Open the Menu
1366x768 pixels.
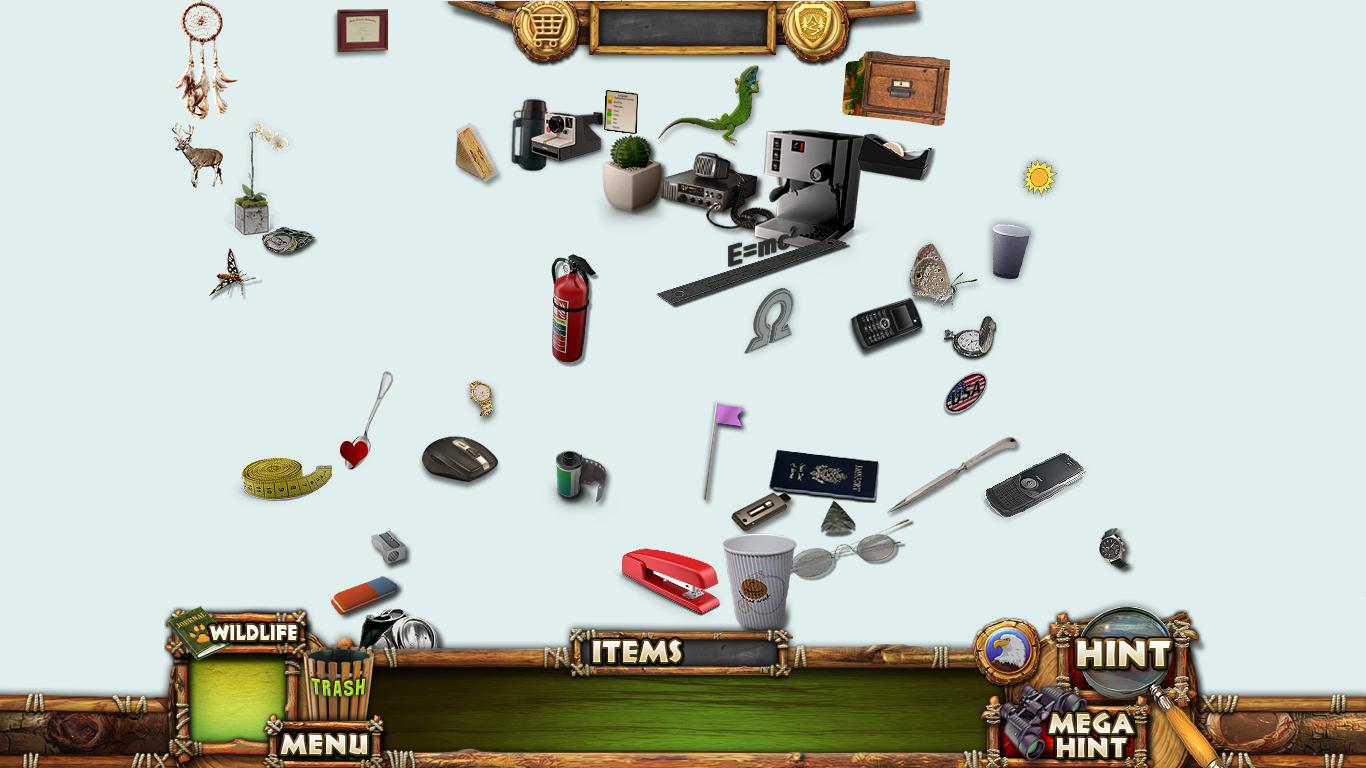[323, 743]
